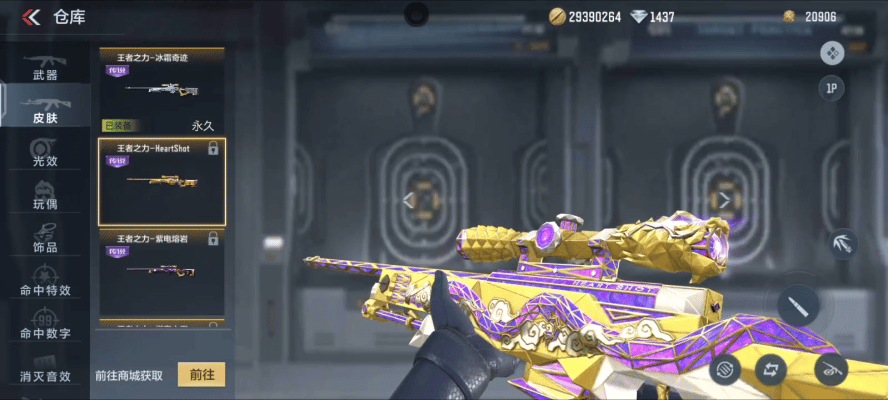
Task: Select the 皮肤 skins tab
Action: pos(45,109)
